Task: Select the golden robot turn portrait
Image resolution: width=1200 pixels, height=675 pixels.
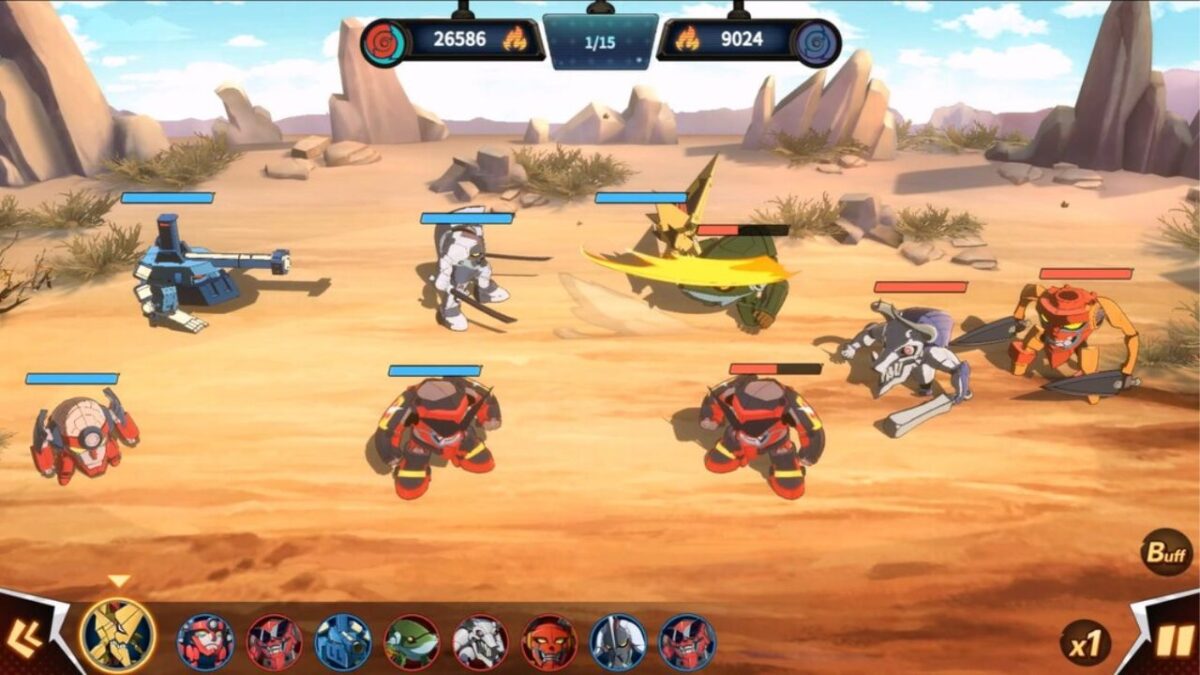Action: [118, 636]
